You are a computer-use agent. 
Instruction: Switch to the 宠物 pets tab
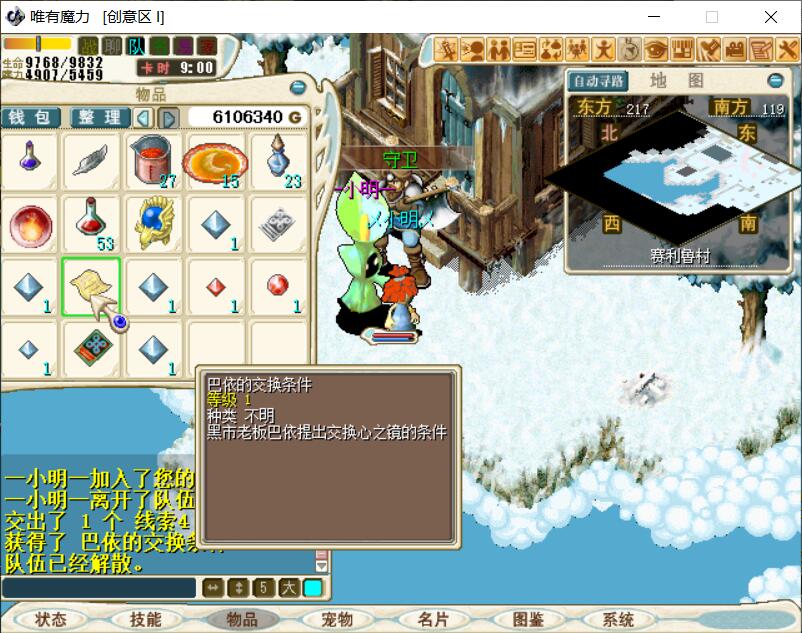(x=336, y=620)
